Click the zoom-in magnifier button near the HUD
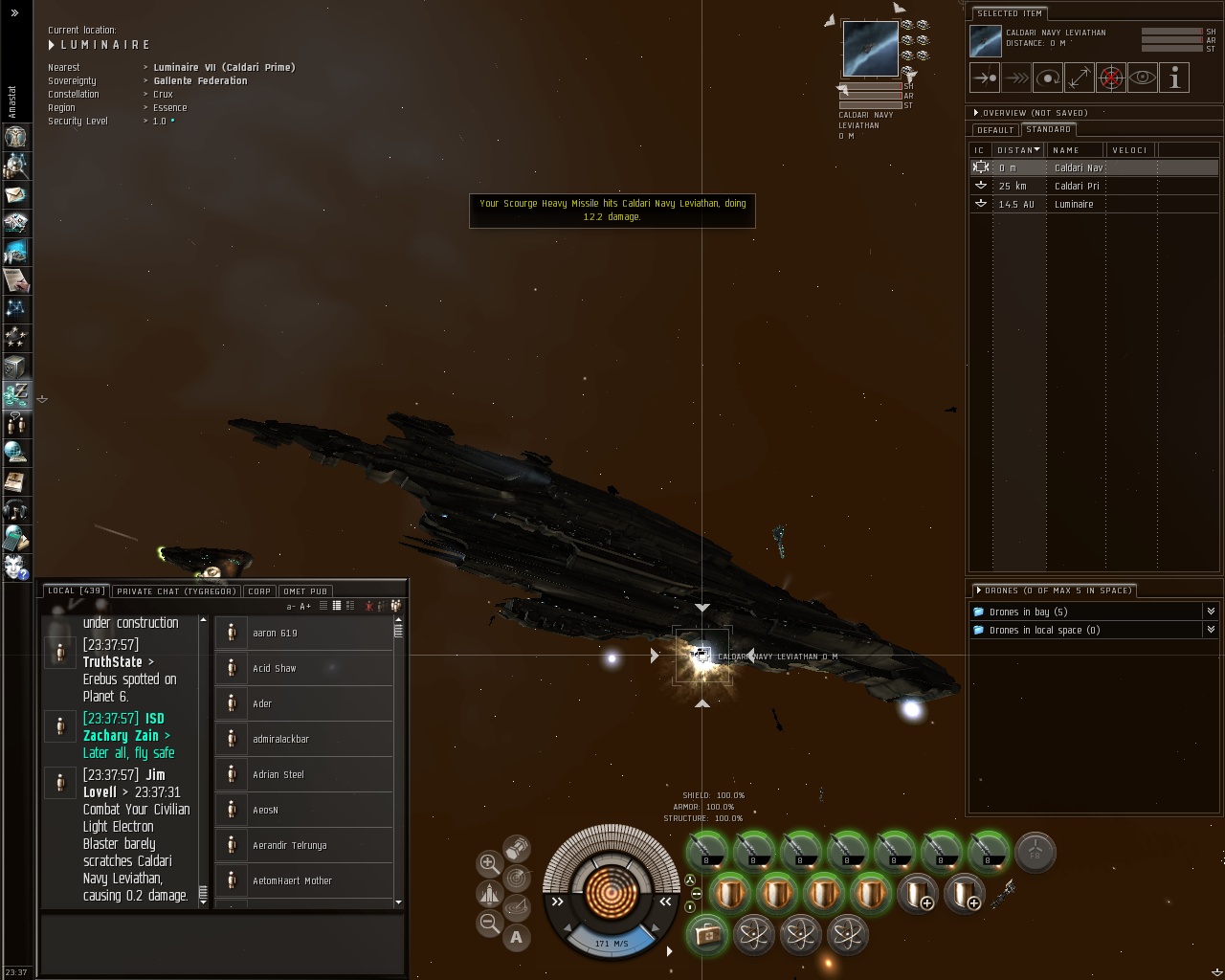Viewport: 1225px width, 980px height. [x=488, y=862]
